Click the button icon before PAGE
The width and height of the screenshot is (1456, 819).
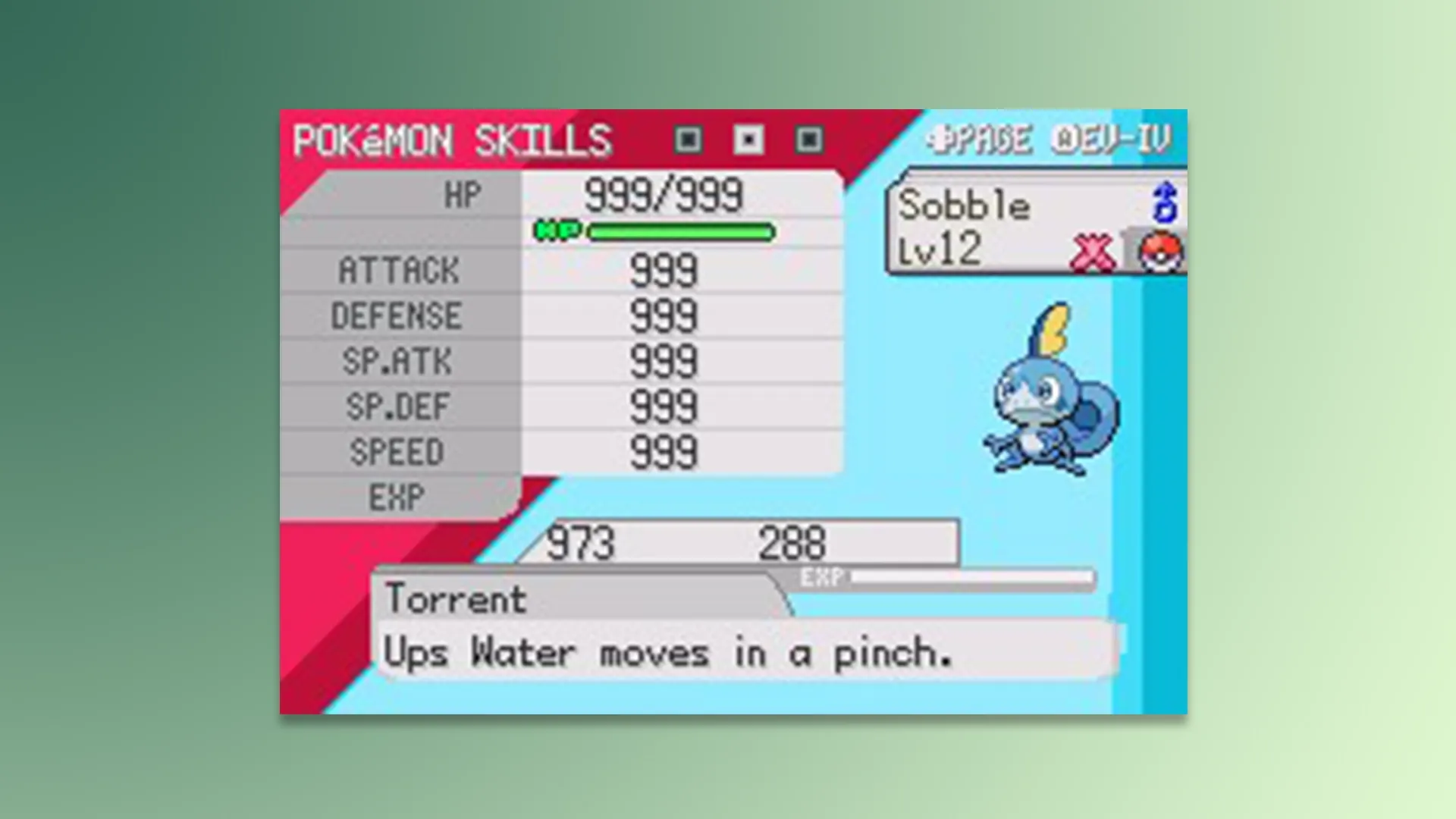coord(938,139)
